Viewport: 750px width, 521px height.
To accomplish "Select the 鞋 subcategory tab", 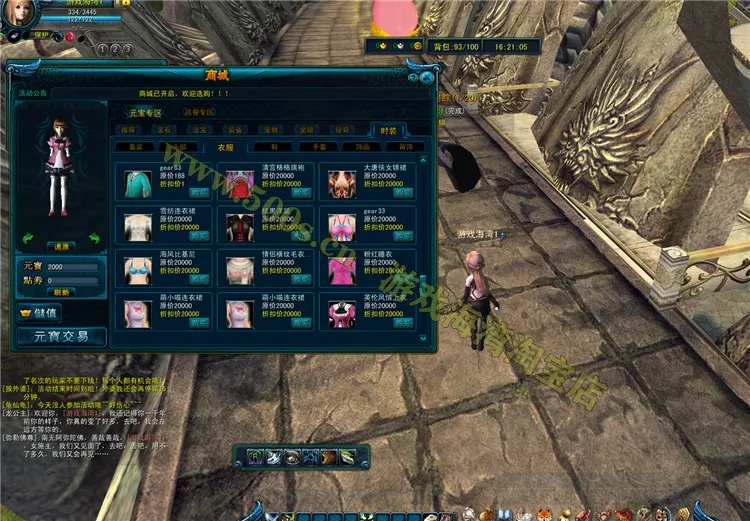I will click(273, 147).
